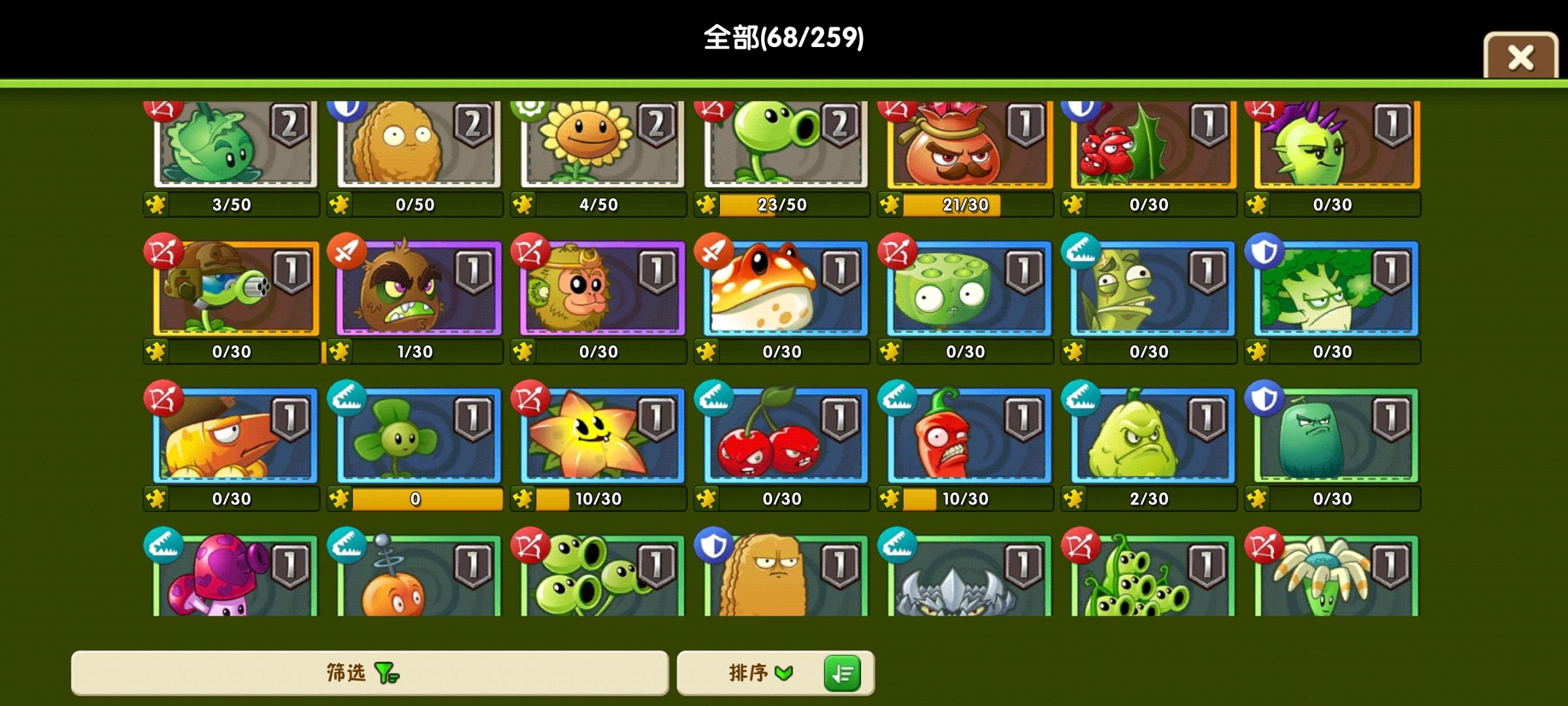1568x706 pixels.
Task: Click the puzzle piece icon under the Wall-nut card
Action: [x=342, y=203]
